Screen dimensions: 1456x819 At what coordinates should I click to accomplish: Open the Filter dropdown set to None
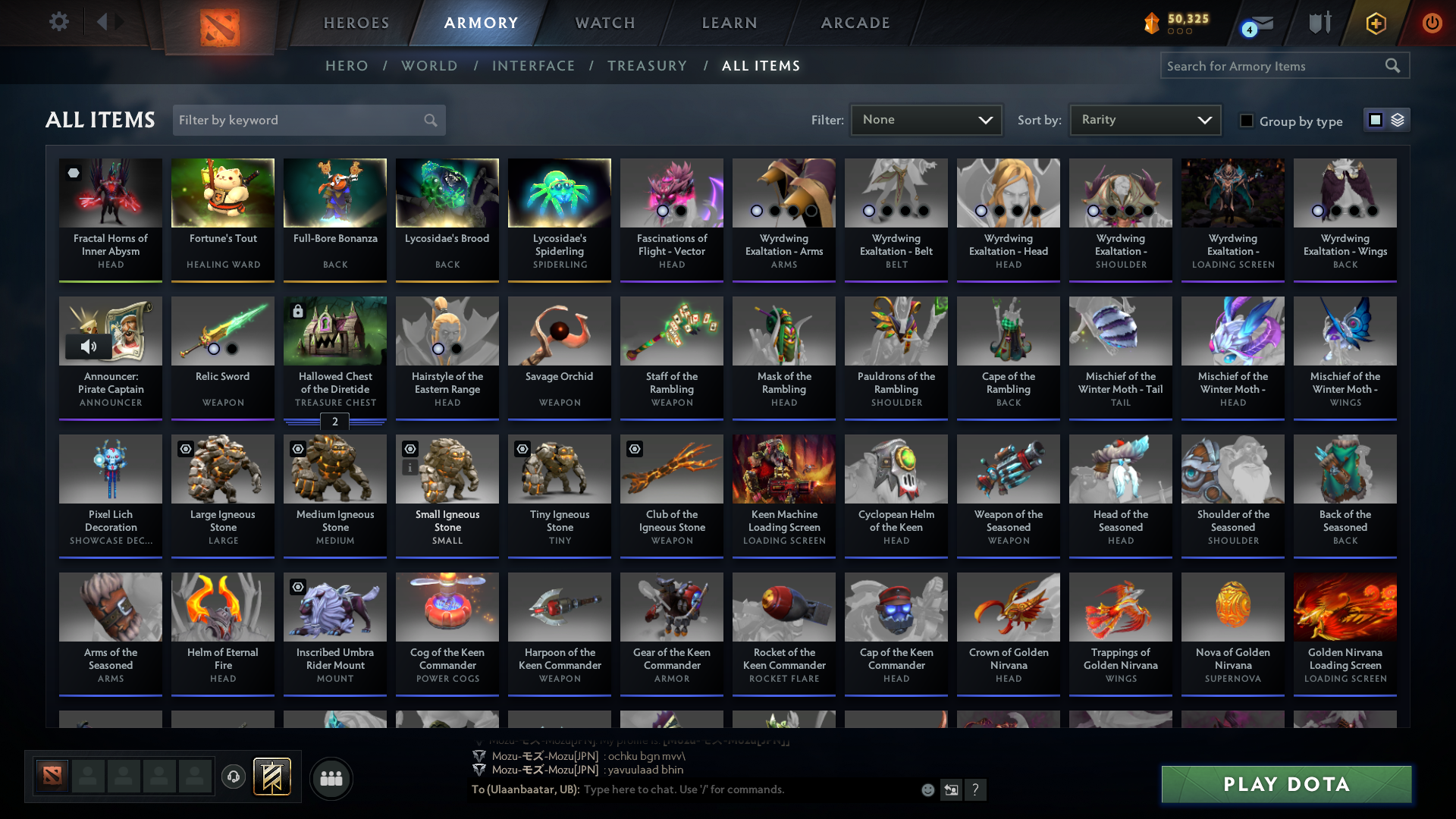tap(925, 120)
